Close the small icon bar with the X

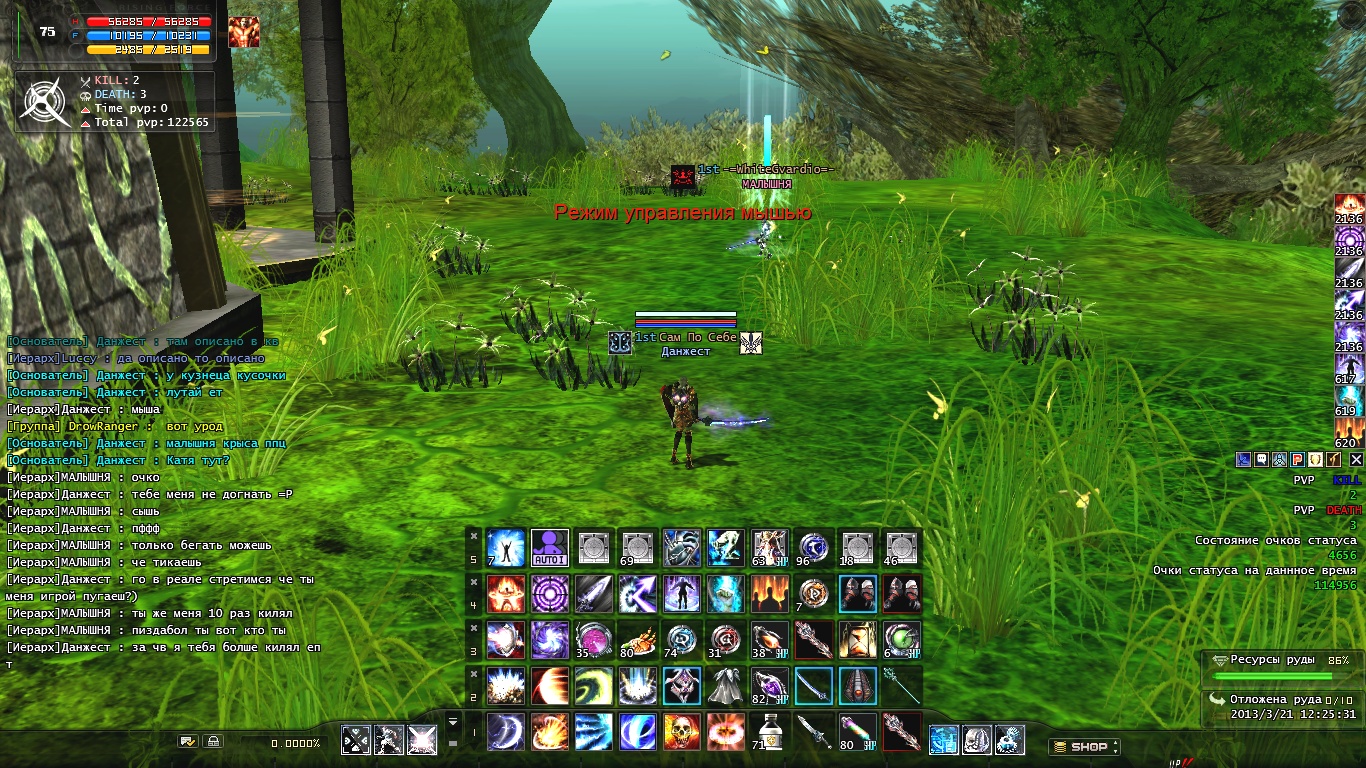pyautogui.click(x=1356, y=459)
